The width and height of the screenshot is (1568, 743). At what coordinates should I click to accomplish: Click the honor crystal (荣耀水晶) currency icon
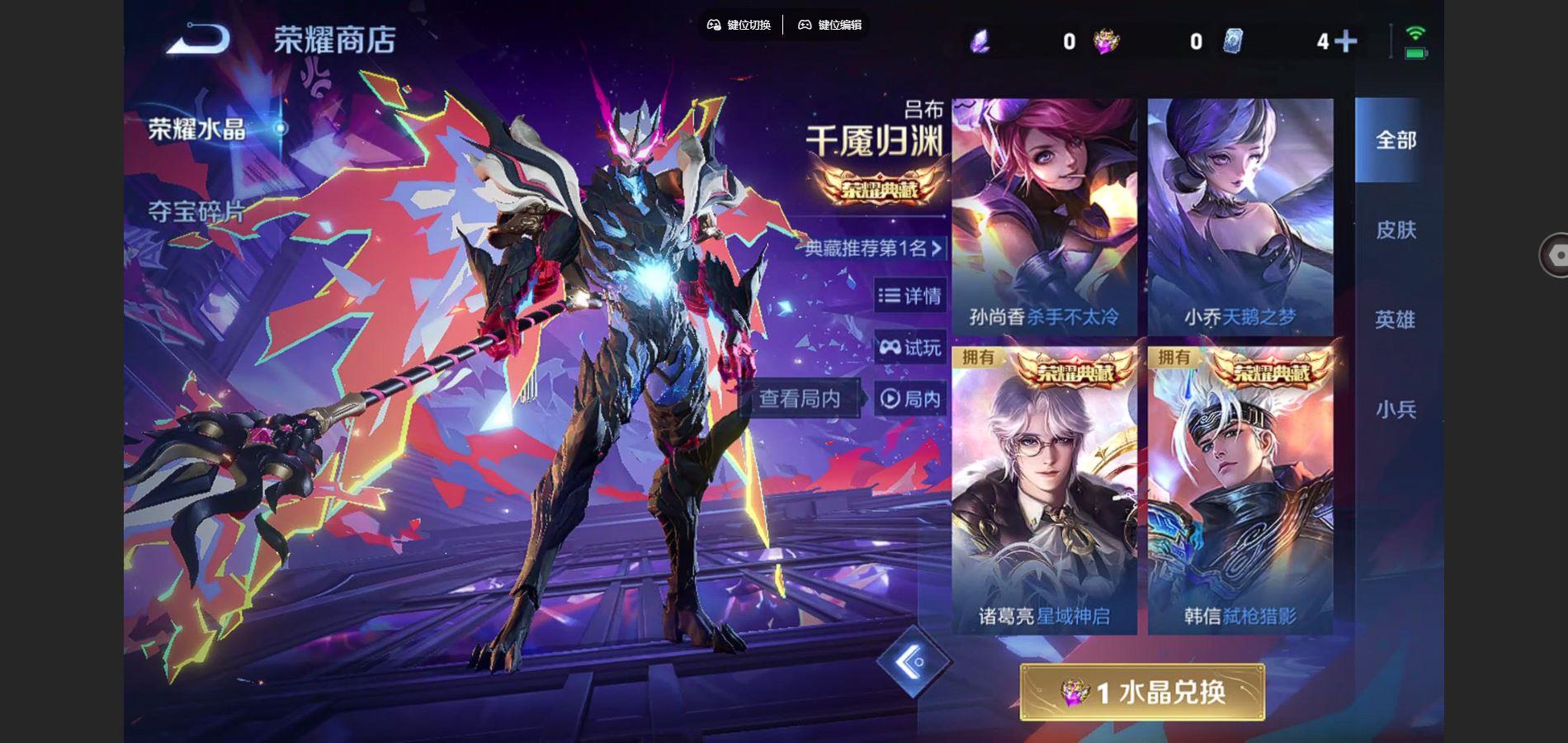pos(1105,40)
